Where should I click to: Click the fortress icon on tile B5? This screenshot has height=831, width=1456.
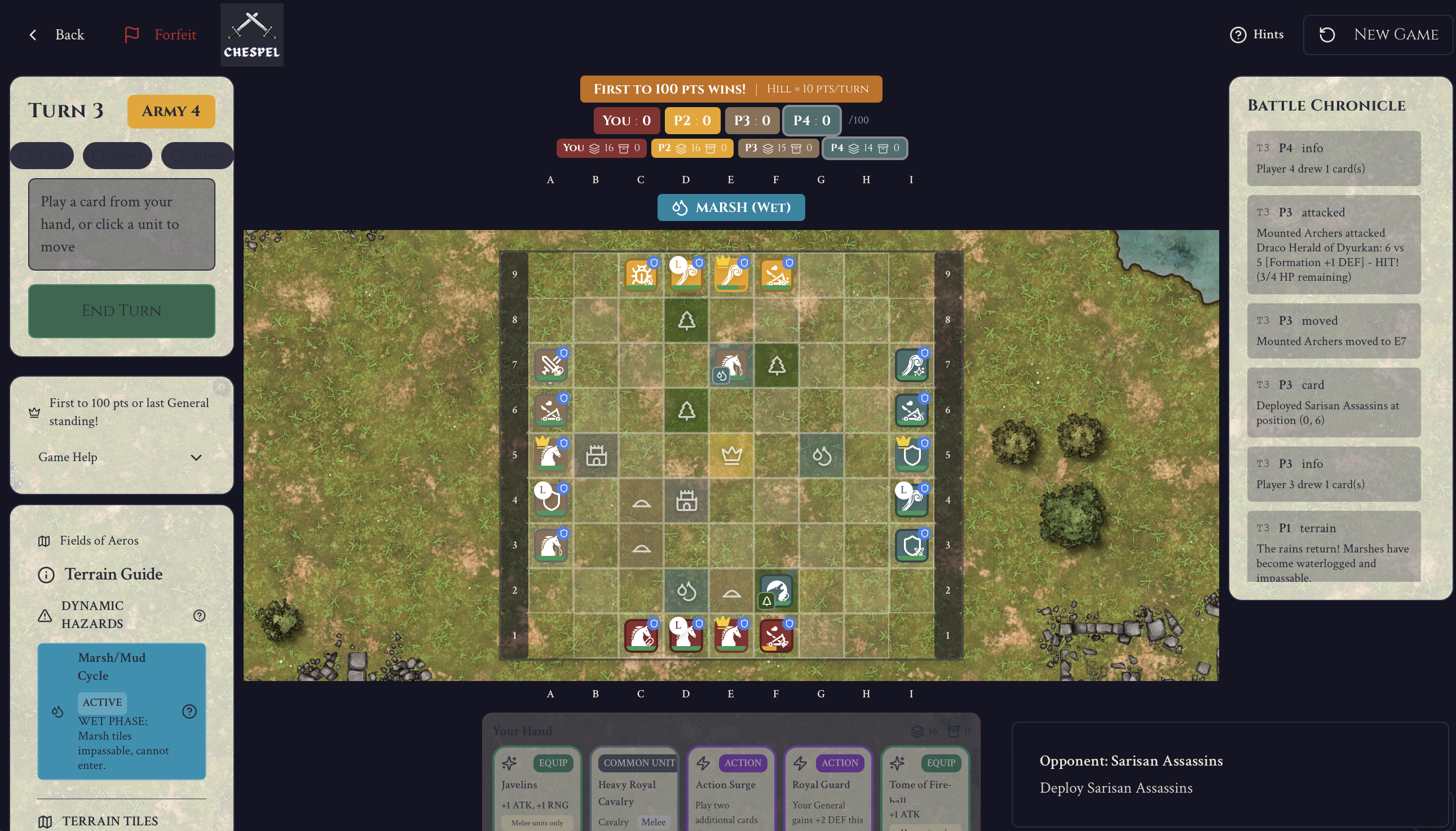point(596,456)
